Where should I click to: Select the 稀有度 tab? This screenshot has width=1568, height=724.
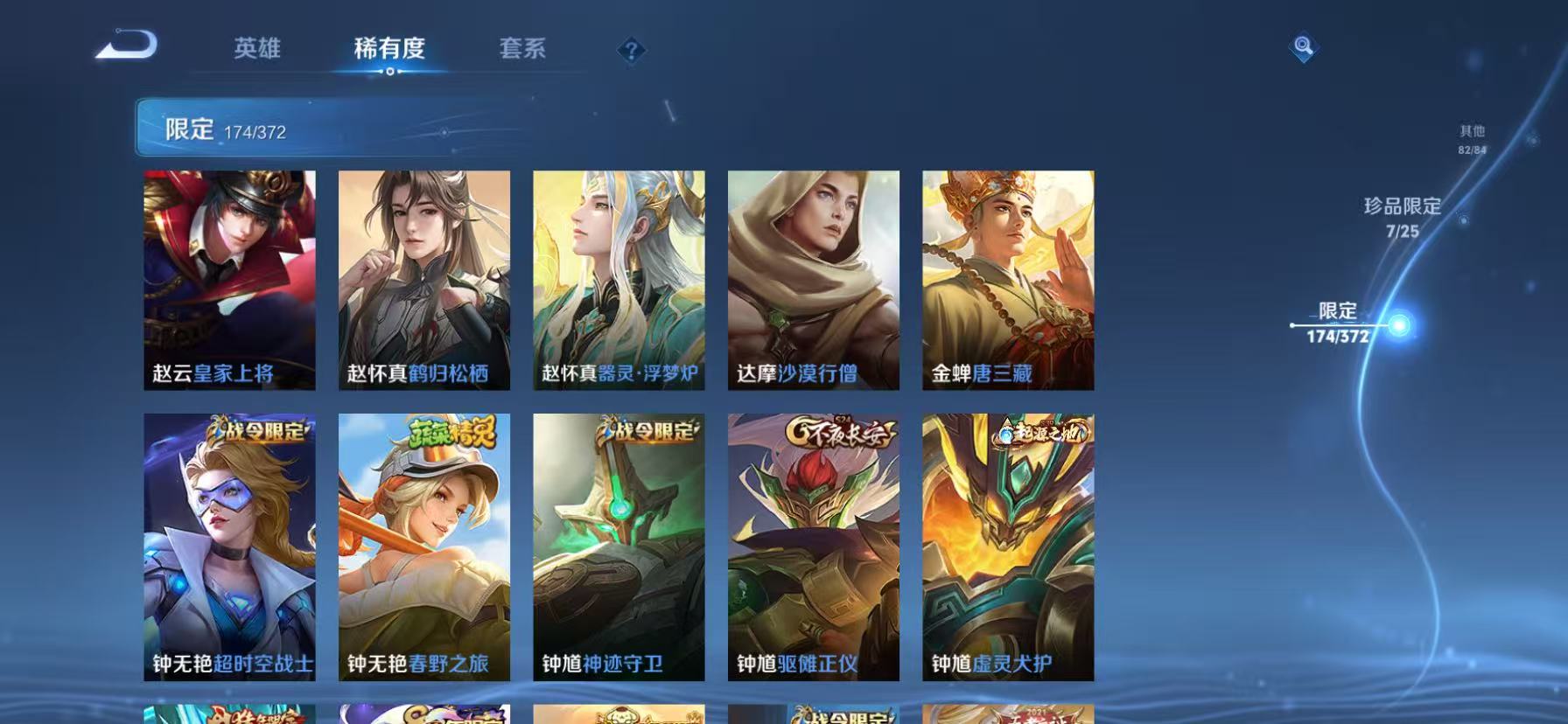point(388,48)
